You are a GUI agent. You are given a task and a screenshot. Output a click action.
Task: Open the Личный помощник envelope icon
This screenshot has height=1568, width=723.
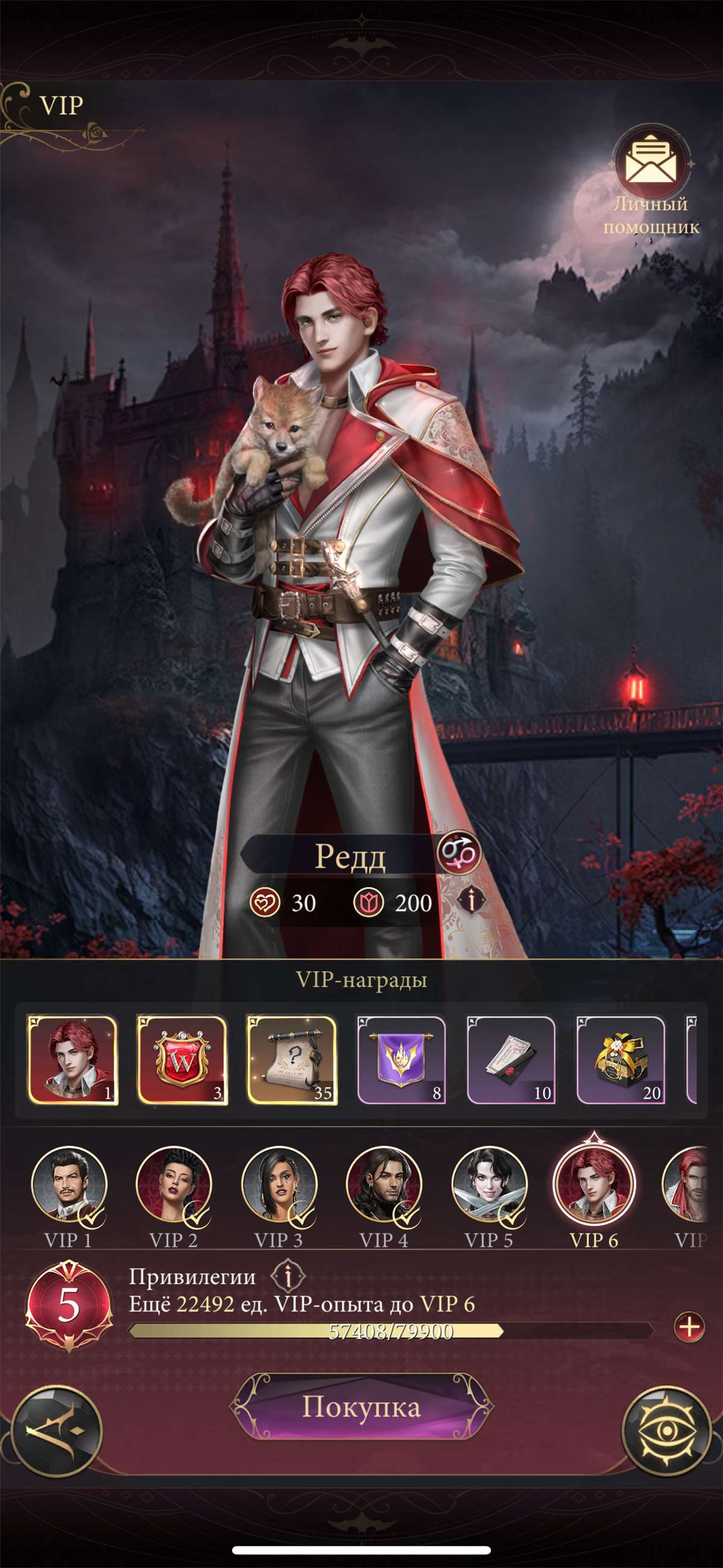point(651,160)
